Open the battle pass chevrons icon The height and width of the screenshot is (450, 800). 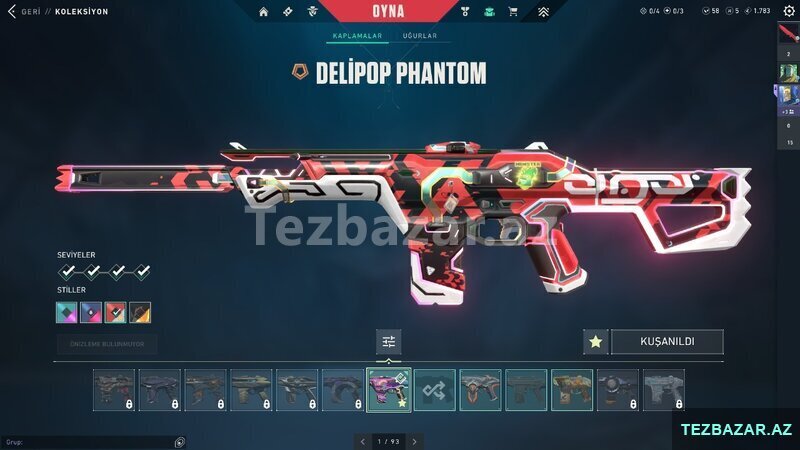[543, 12]
